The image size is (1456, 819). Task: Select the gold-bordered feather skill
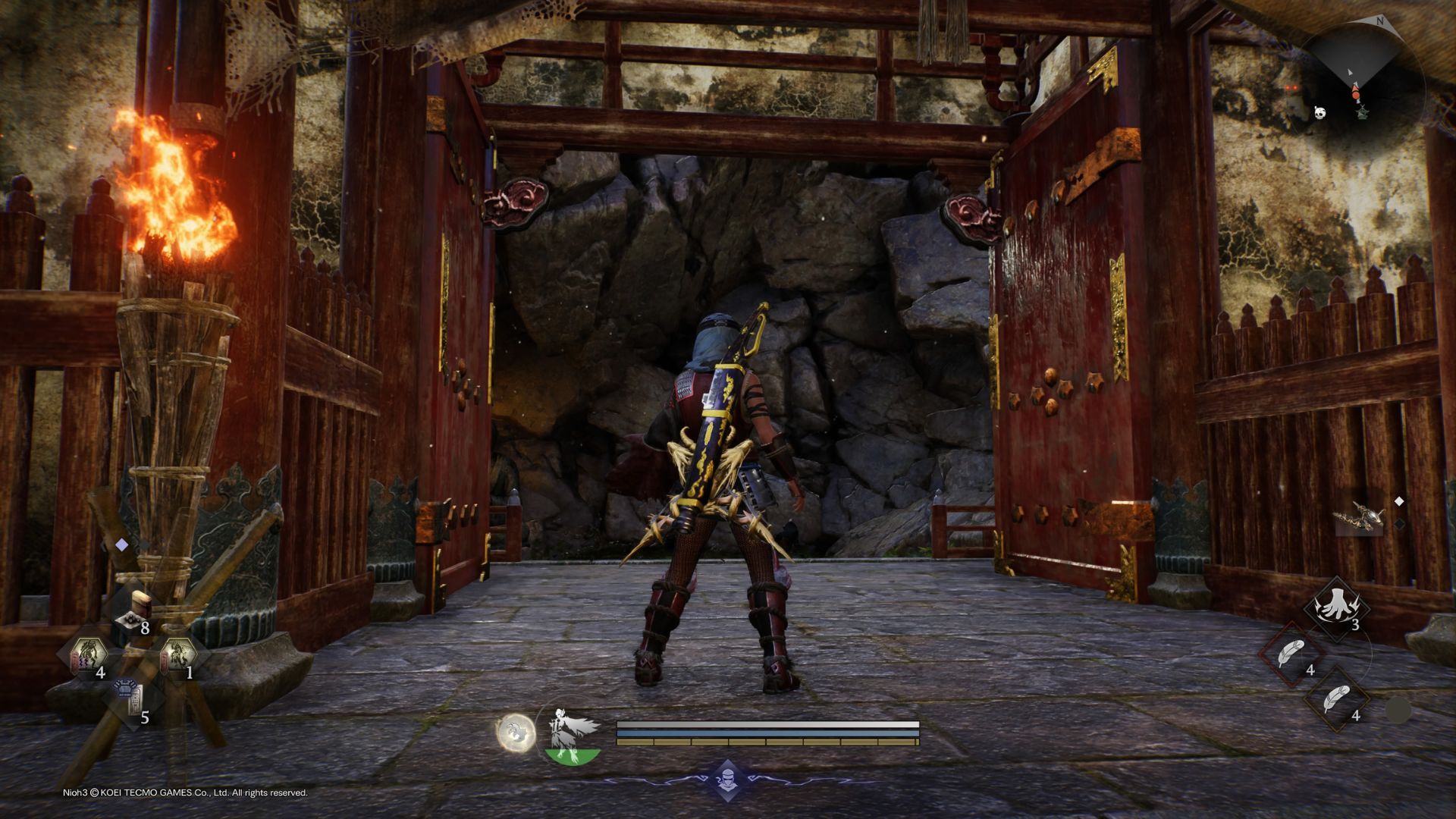(1337, 699)
